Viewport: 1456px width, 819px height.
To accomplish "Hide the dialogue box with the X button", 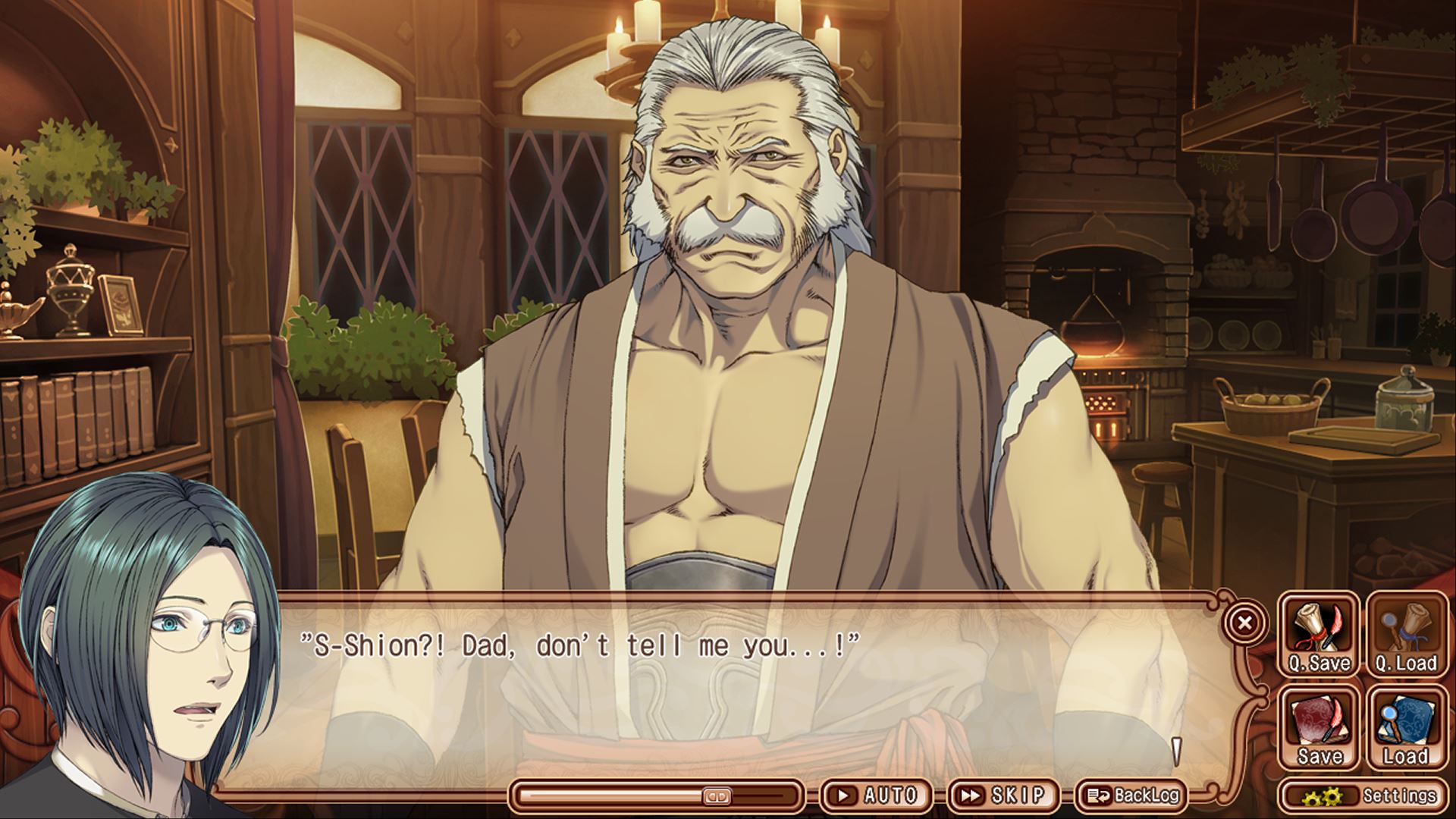I will coord(1244,623).
